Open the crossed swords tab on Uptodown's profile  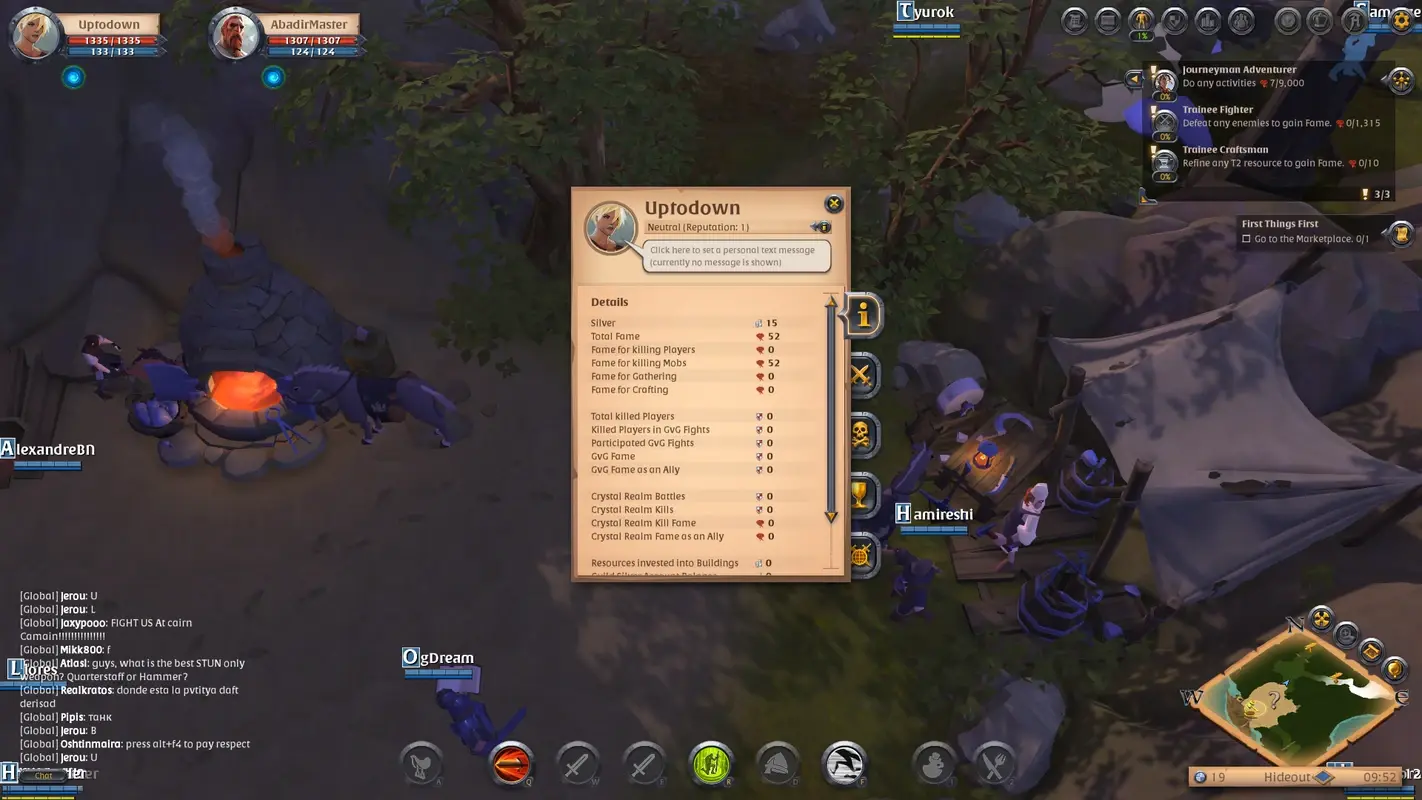point(862,375)
